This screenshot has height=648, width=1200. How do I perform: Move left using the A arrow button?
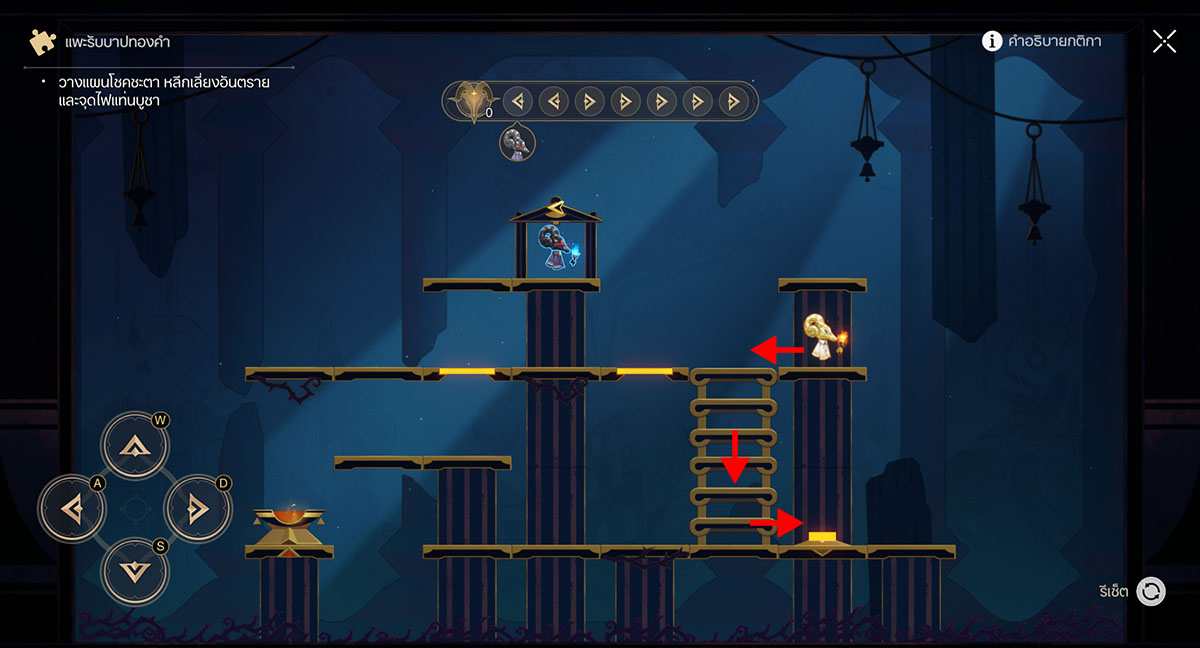72,509
